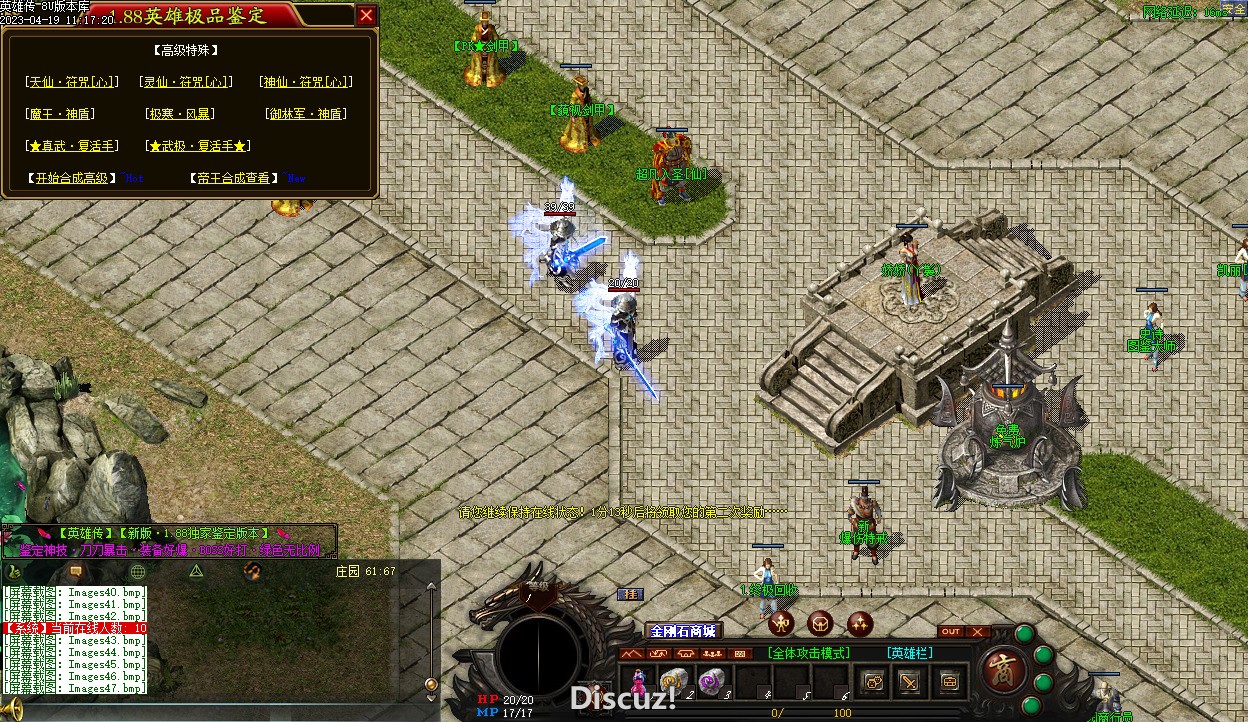Use the pink character item in hotbar slot 1
This screenshot has height=722, width=1248.
tap(638, 680)
